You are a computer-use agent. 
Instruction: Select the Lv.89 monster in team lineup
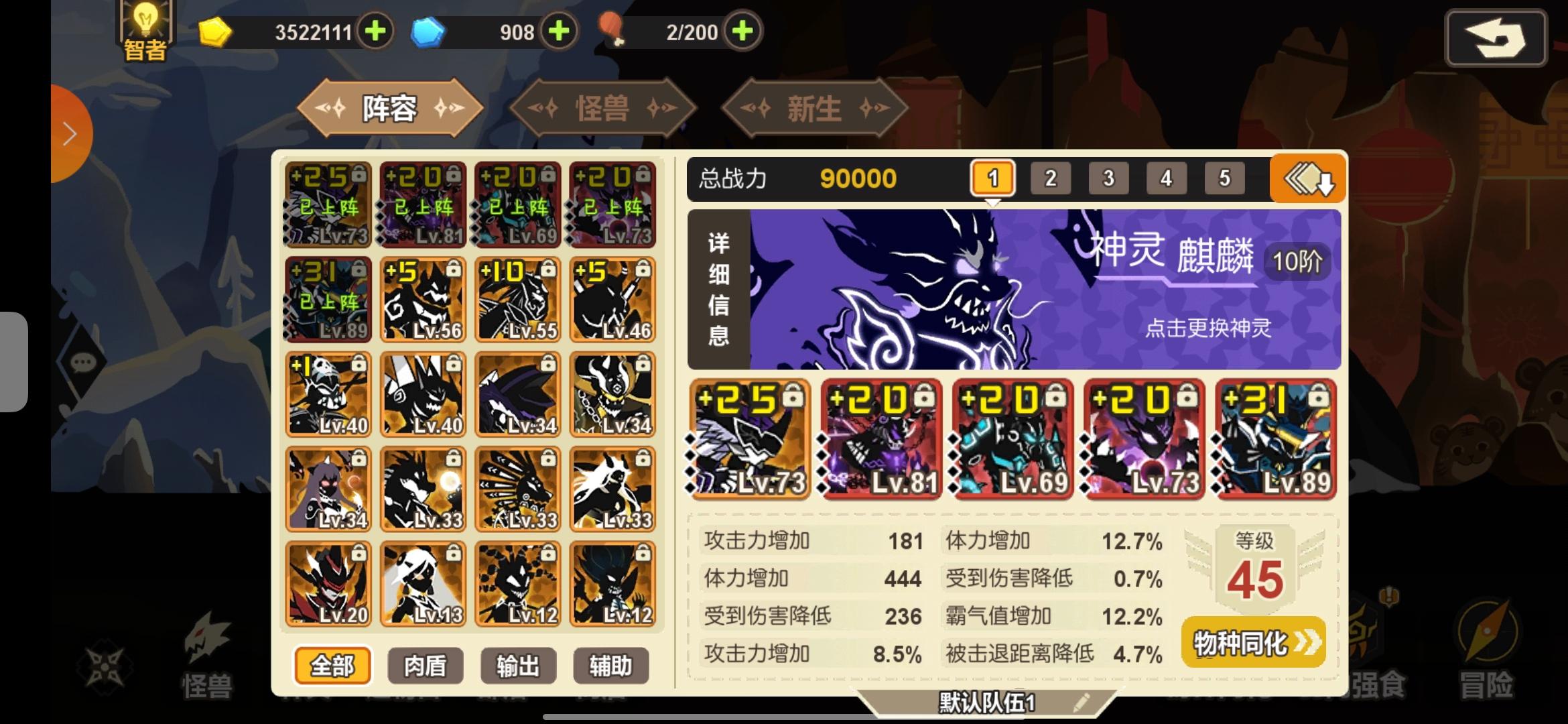tap(1274, 442)
